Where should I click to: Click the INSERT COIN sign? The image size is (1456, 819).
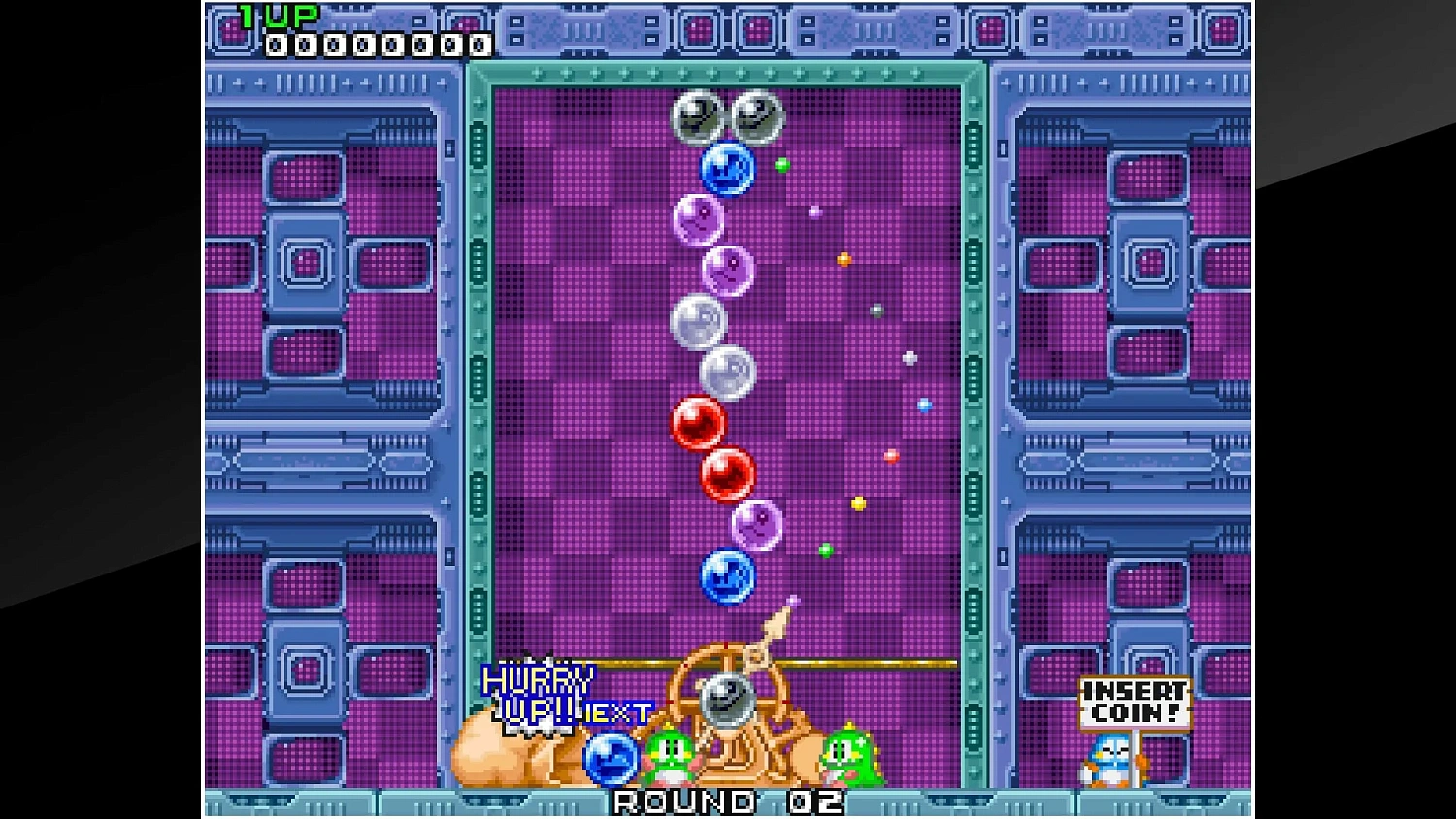tap(1134, 701)
